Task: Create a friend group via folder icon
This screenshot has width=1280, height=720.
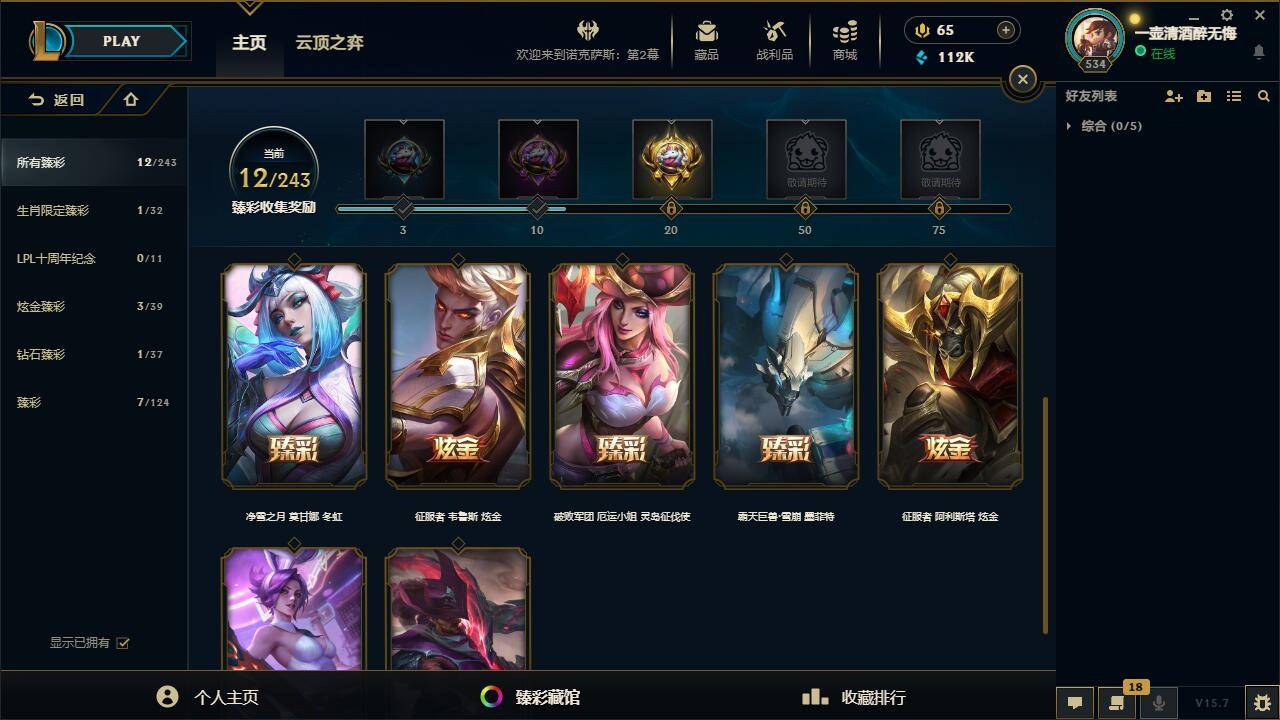Action: coord(1203,95)
